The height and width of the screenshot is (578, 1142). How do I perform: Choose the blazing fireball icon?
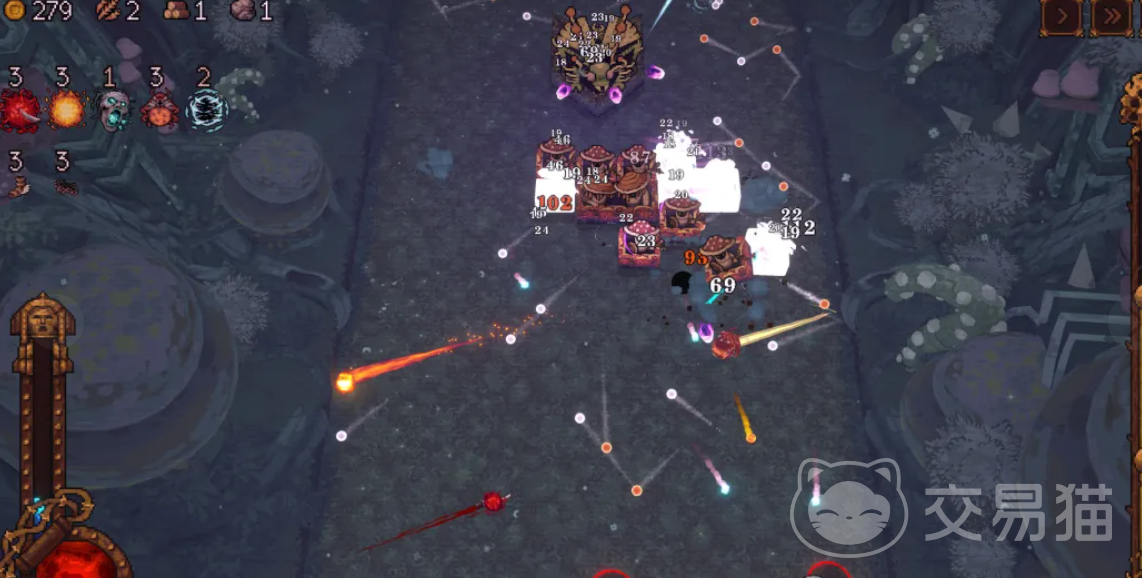coord(64,110)
